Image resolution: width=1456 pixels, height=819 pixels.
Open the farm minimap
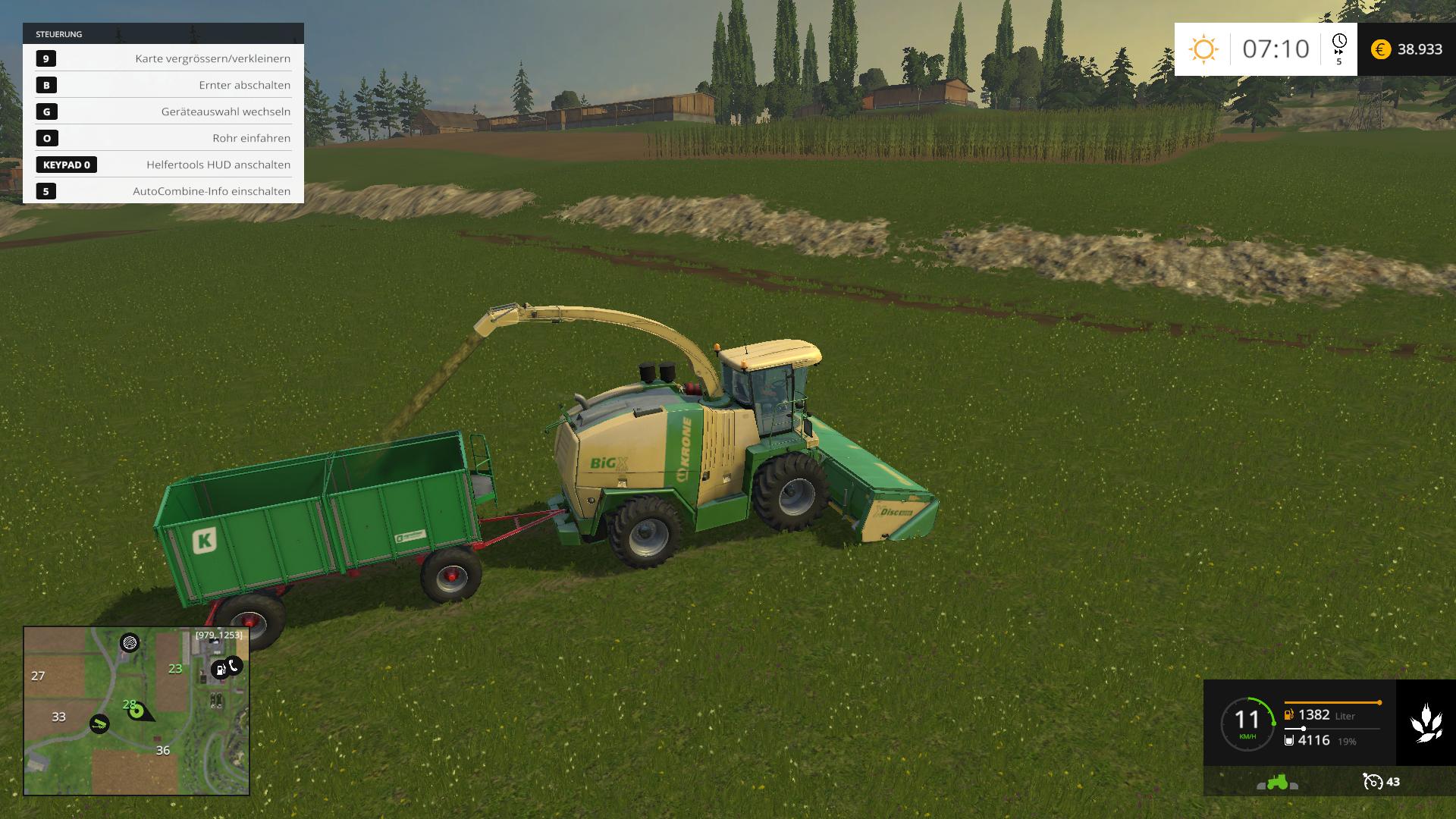(x=136, y=711)
